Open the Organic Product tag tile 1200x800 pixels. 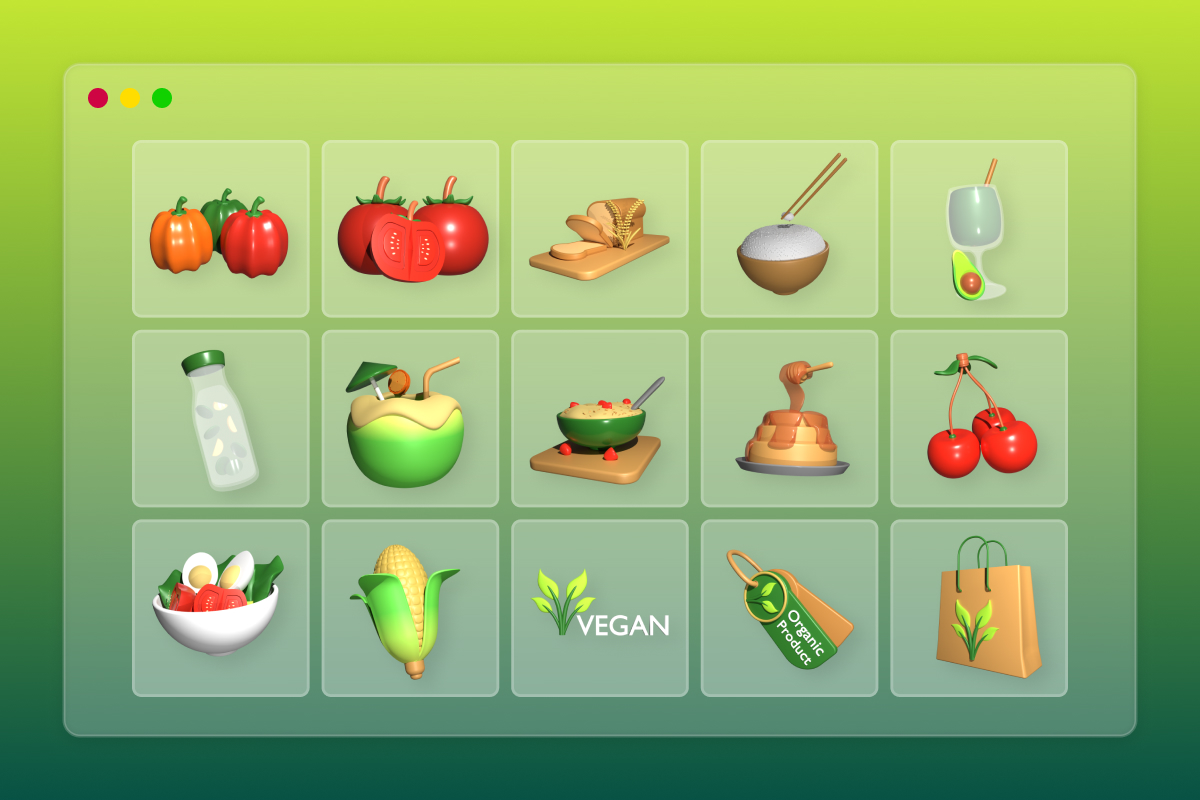pyautogui.click(x=789, y=608)
